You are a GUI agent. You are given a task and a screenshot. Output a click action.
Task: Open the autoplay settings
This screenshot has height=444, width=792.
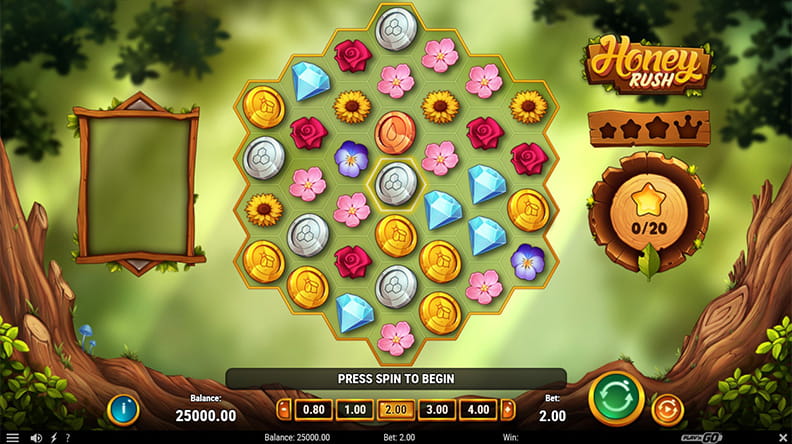tap(665, 408)
